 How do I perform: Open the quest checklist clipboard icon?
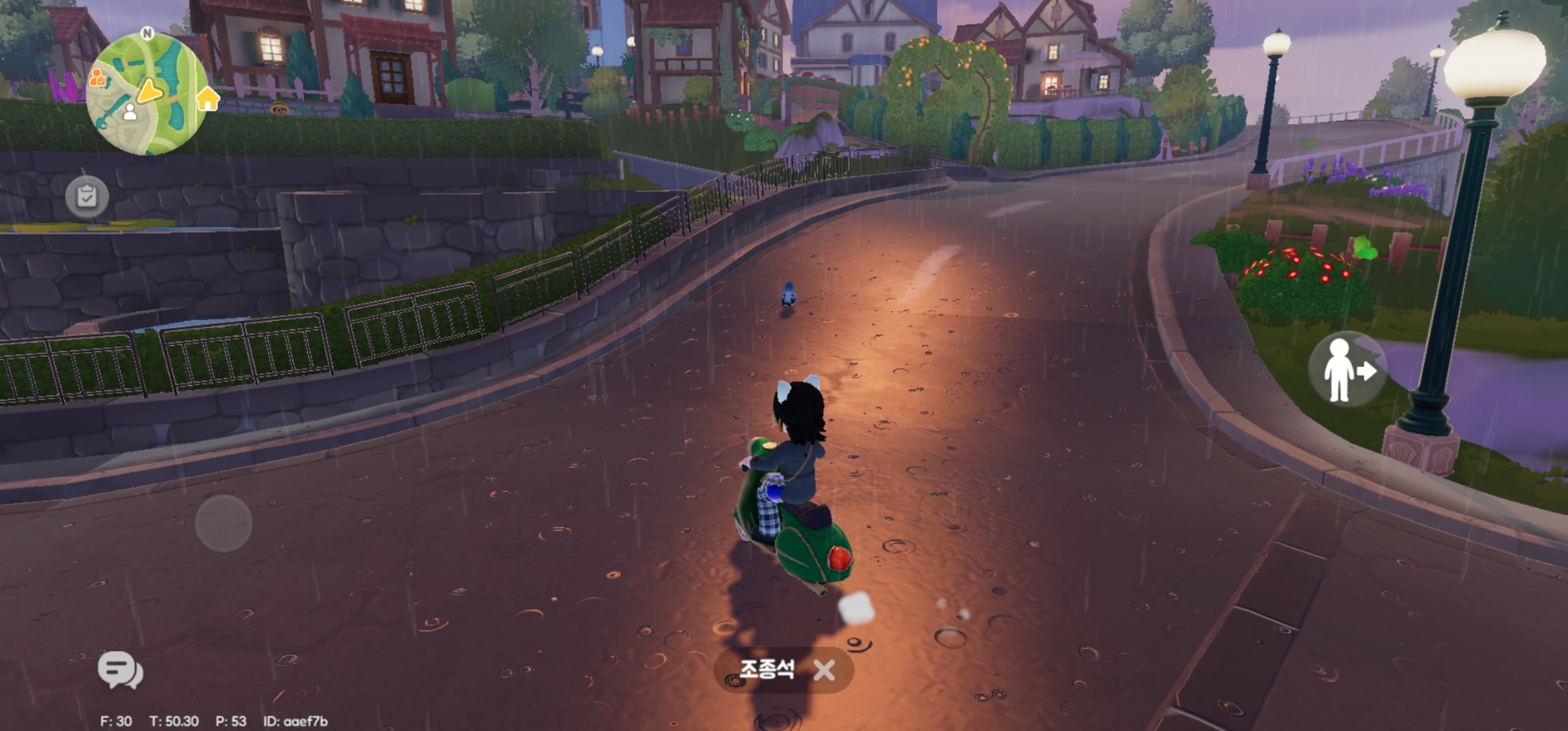click(x=87, y=196)
